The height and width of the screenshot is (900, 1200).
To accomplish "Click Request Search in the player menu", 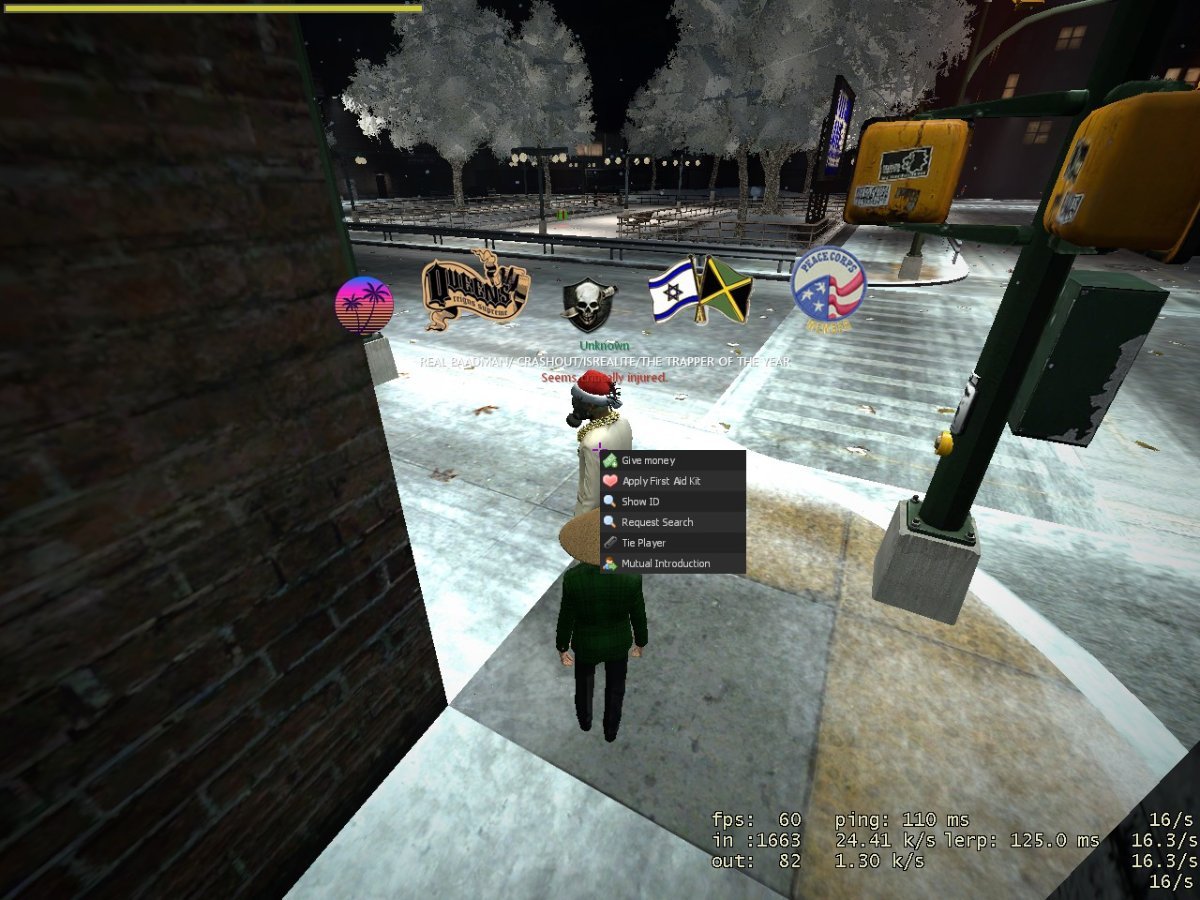I will (656, 522).
